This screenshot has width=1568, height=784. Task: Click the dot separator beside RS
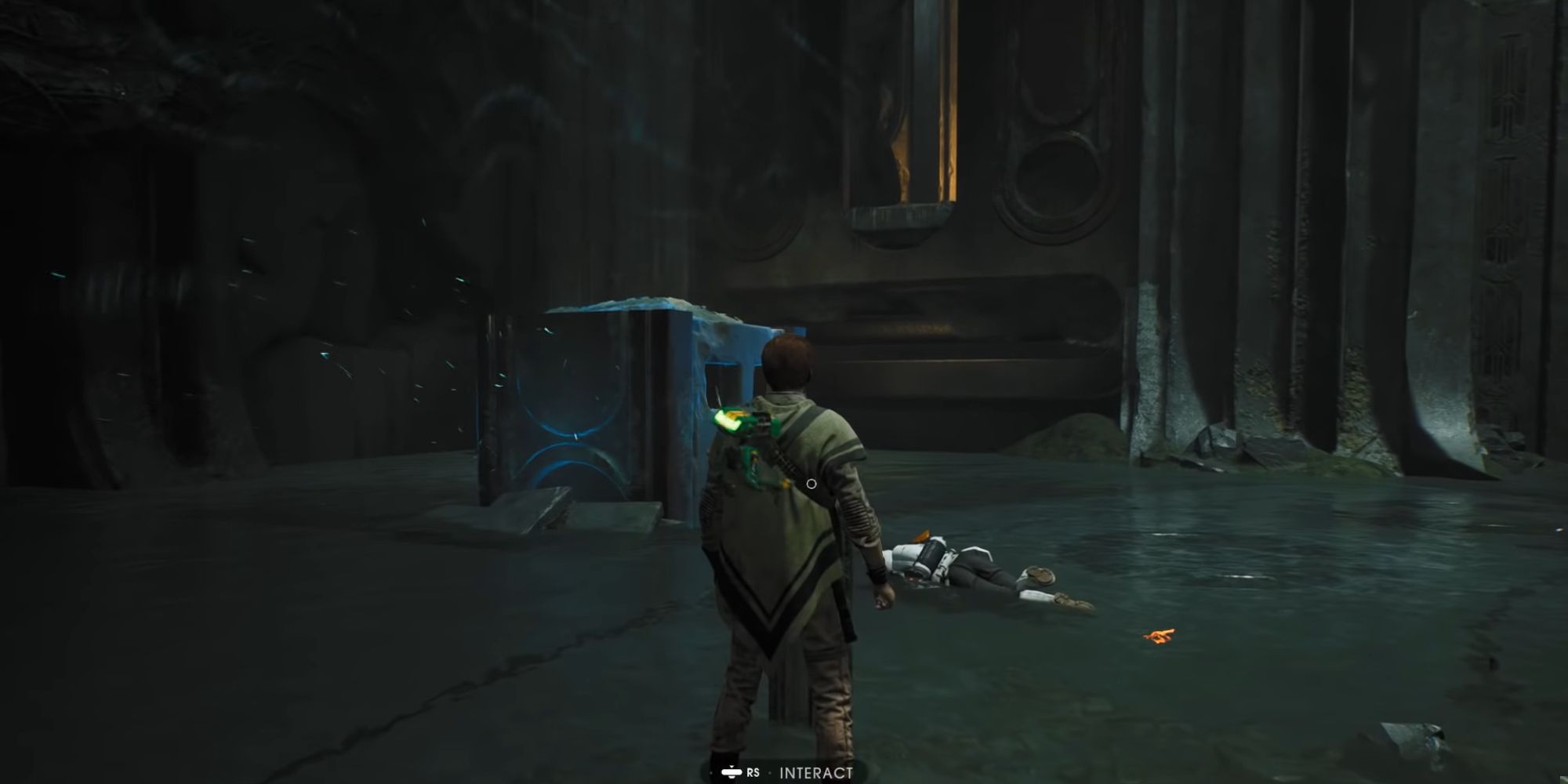click(770, 774)
